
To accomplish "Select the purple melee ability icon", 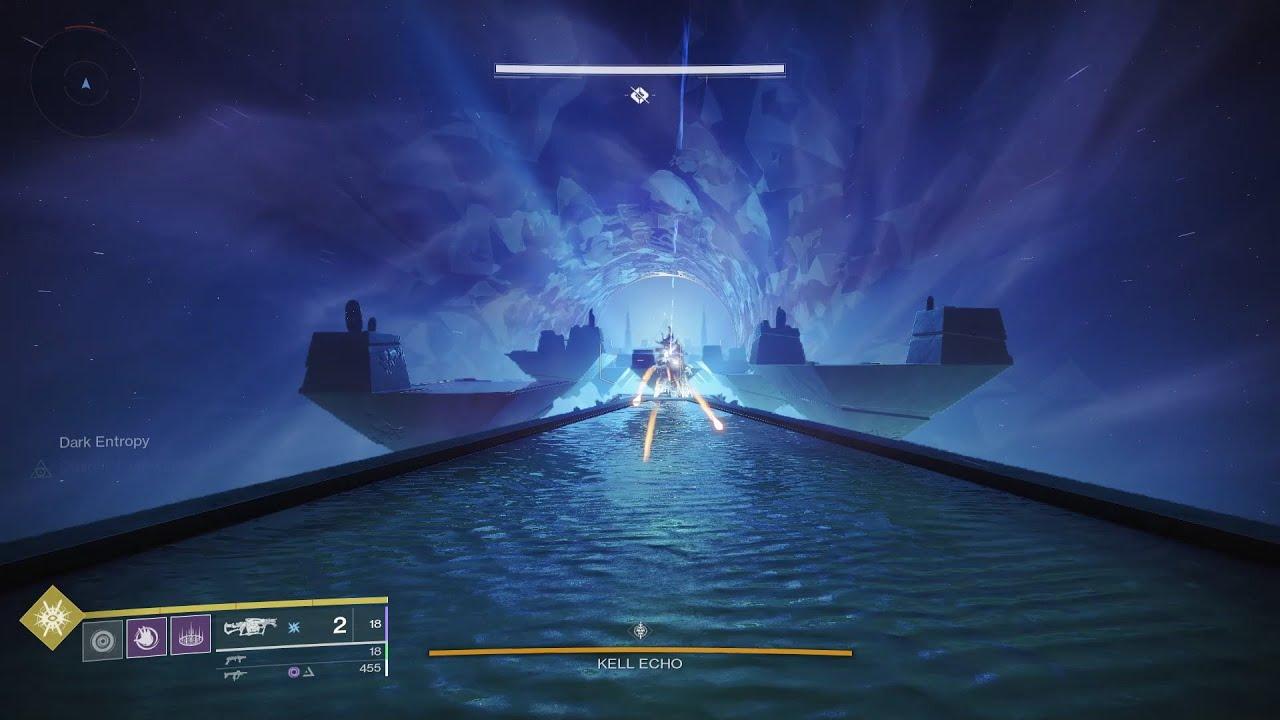I will click(147, 638).
